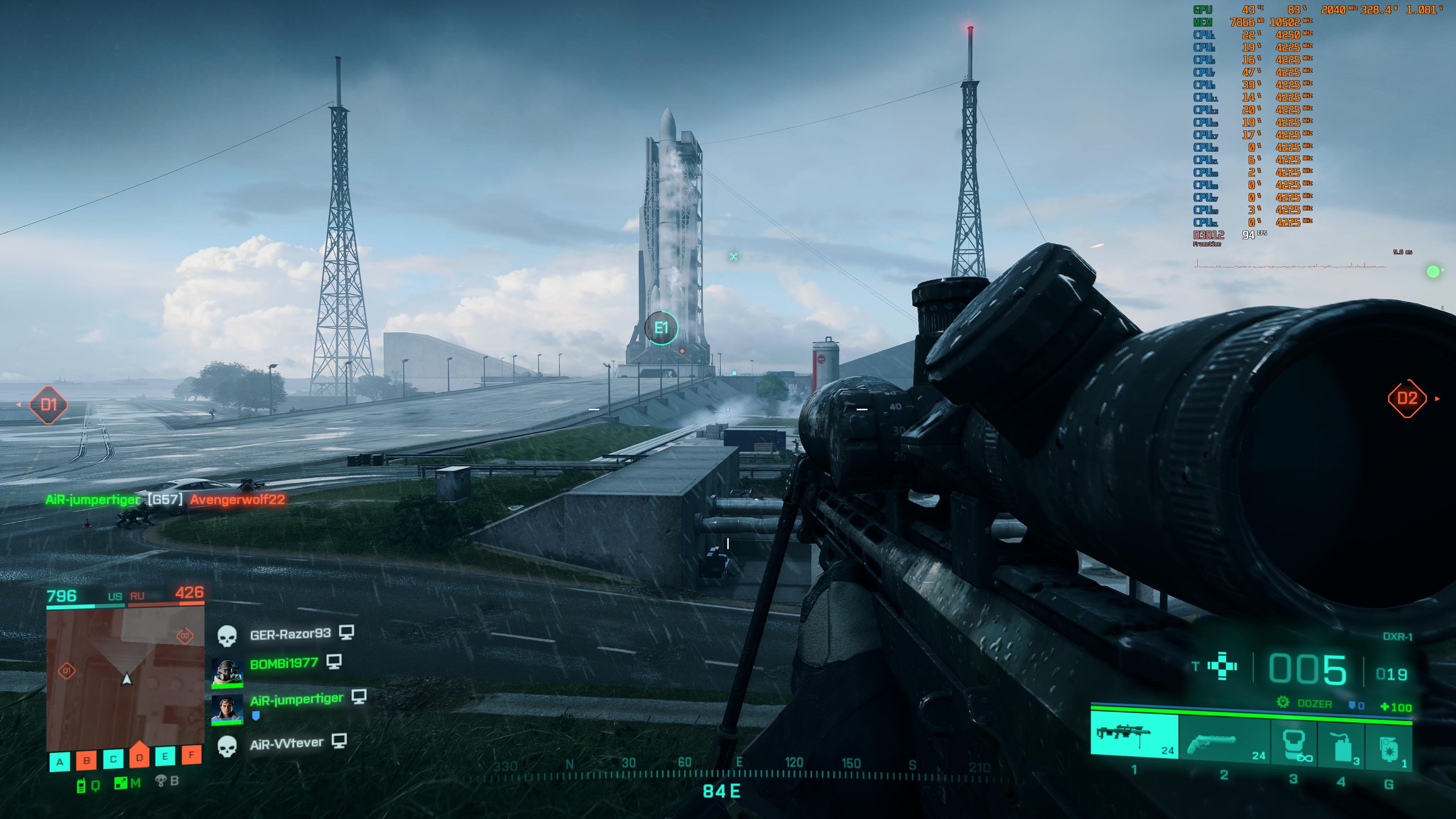Screen dimensions: 1456x819
Task: Select squad member GER-Razor93
Action: pyautogui.click(x=290, y=634)
